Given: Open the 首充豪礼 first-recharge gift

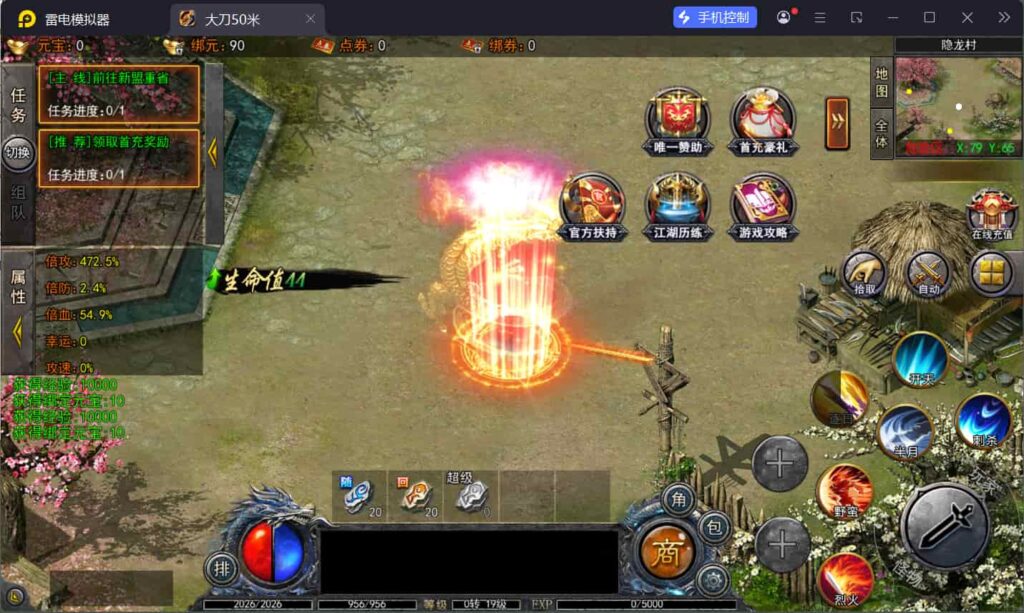Looking at the screenshot, I should 762,118.
